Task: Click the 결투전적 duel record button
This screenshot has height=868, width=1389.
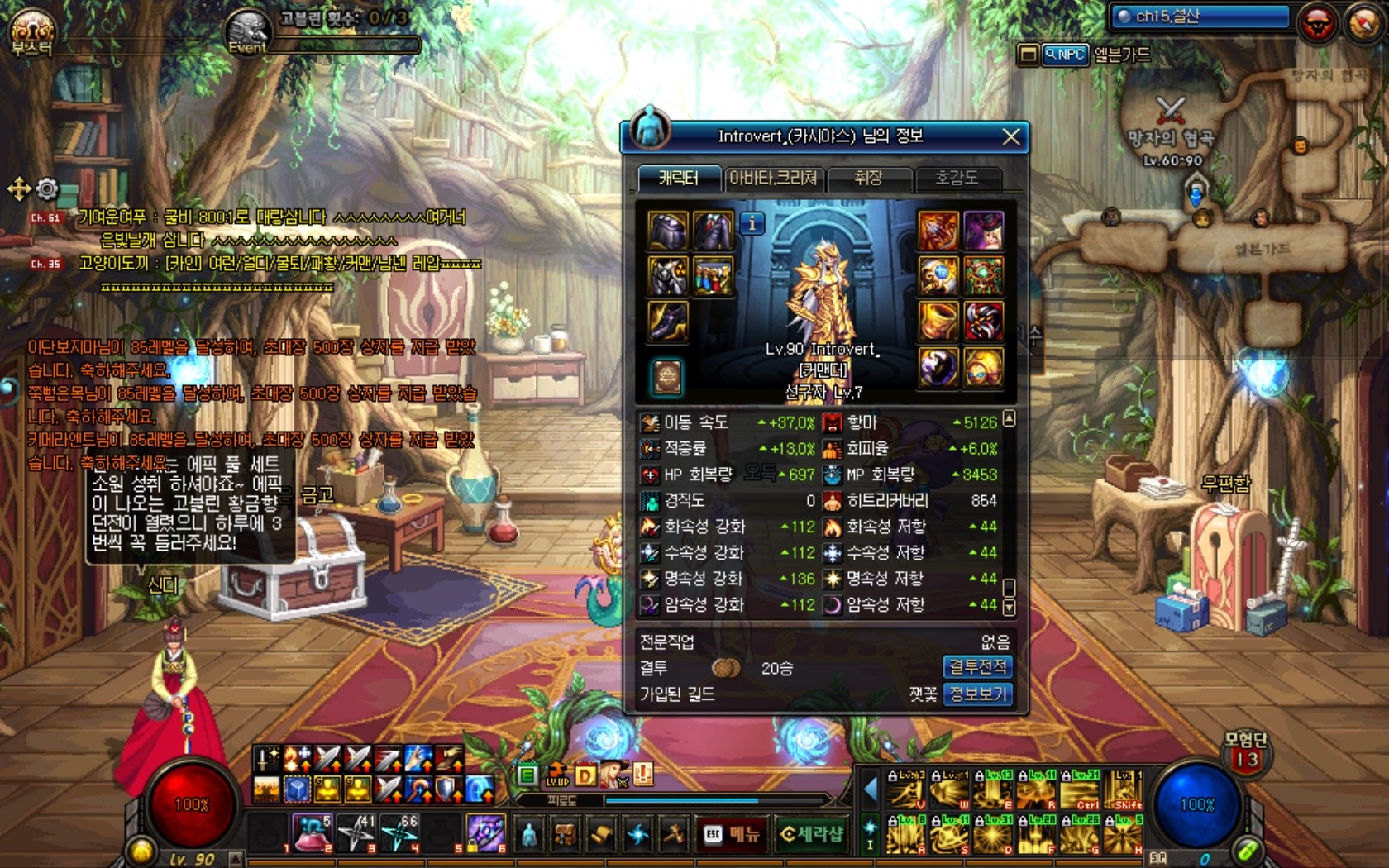Action: 977,667
